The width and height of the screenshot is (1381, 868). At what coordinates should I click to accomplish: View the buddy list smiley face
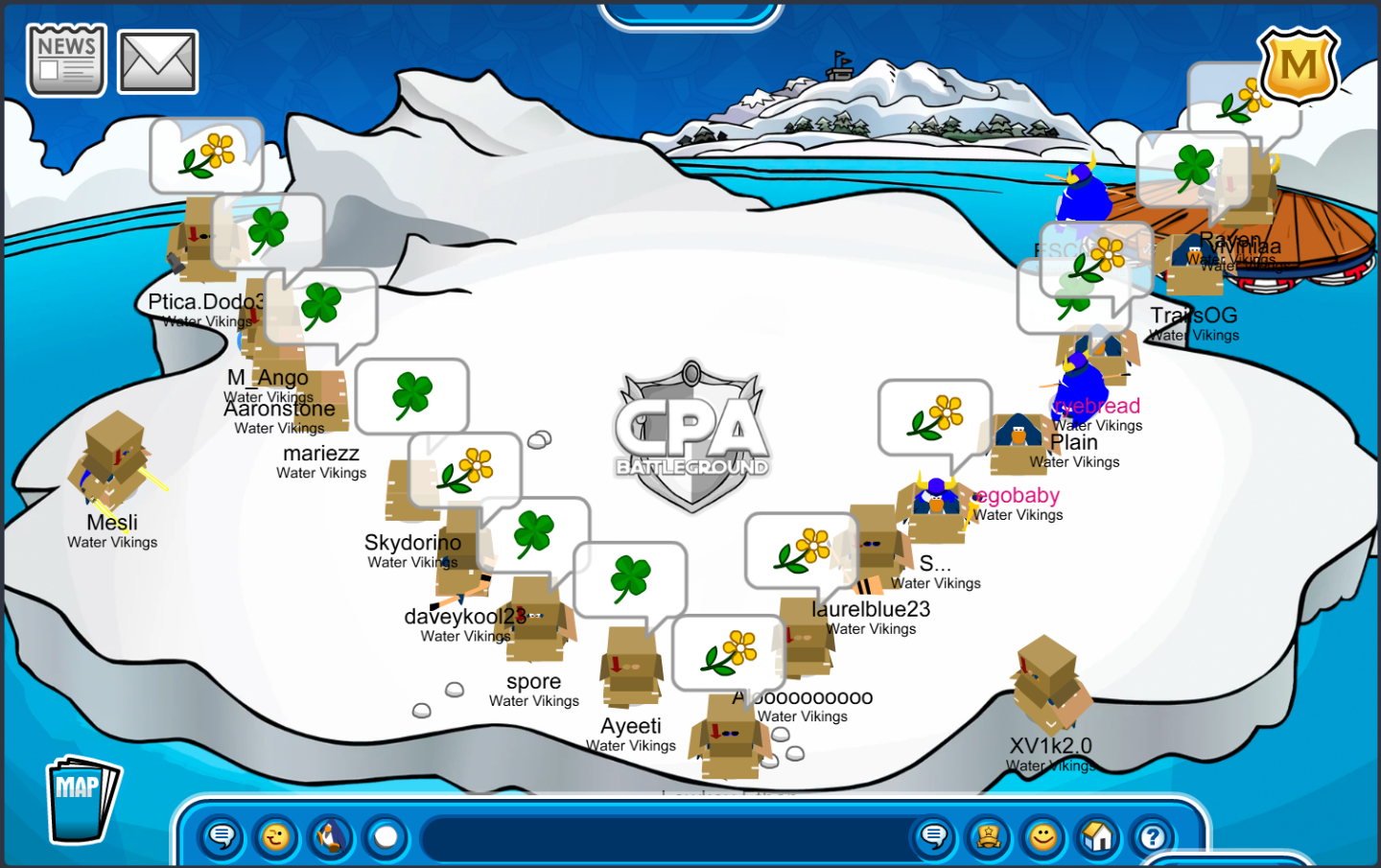[1042, 837]
